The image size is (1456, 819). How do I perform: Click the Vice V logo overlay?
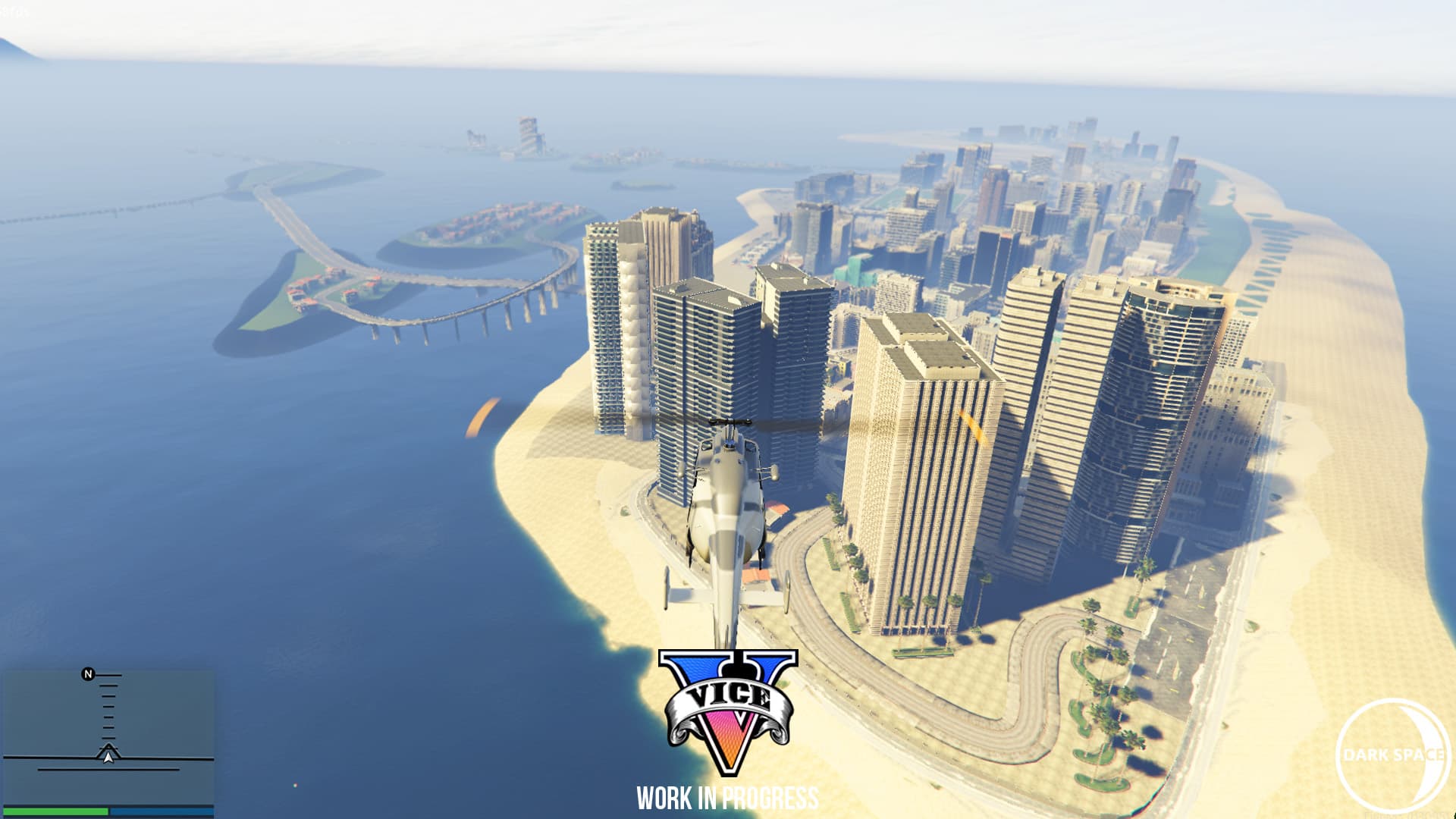coord(728,711)
